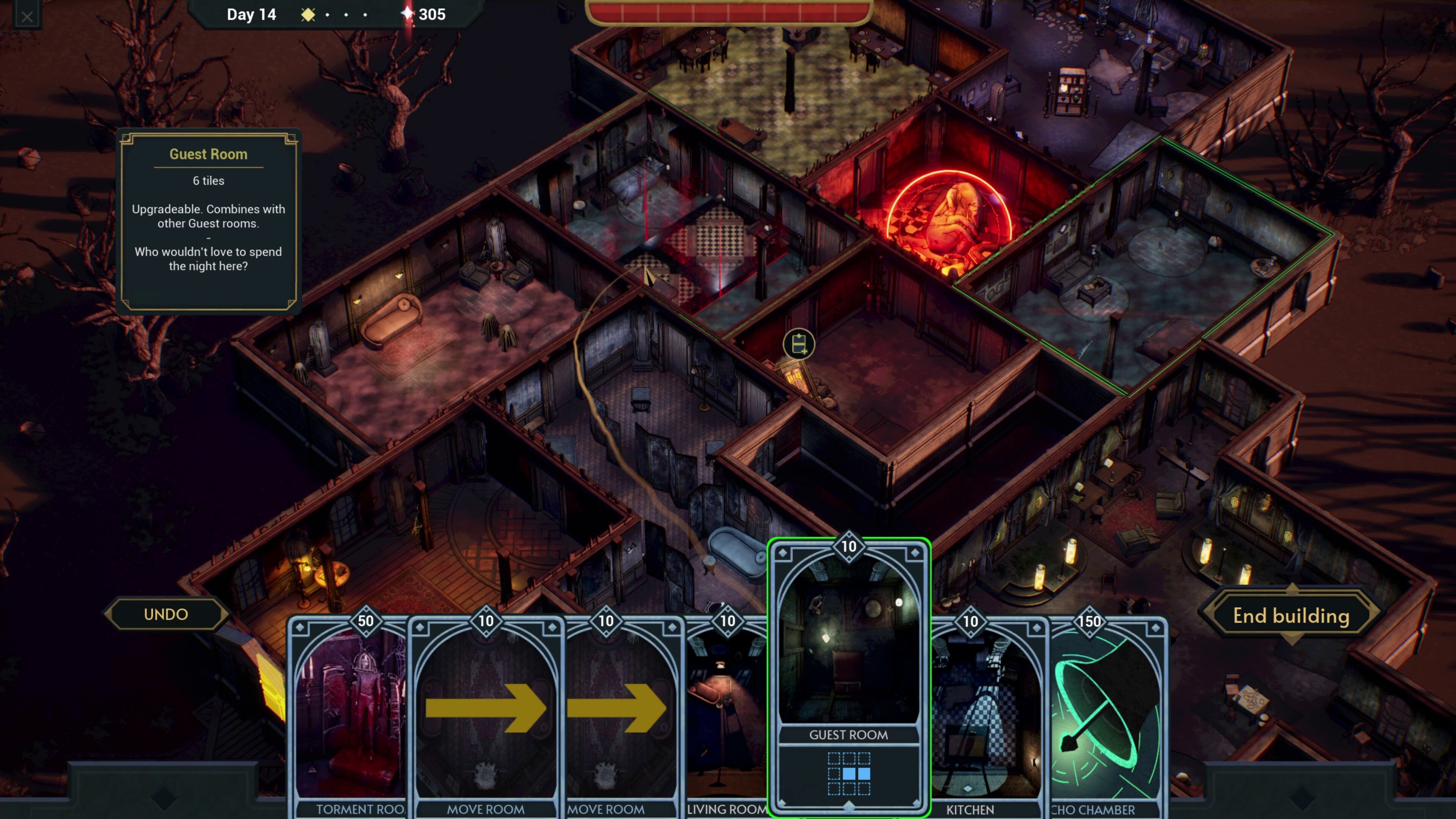Open the round clipboard icon over the room
1456x819 pixels.
click(799, 344)
